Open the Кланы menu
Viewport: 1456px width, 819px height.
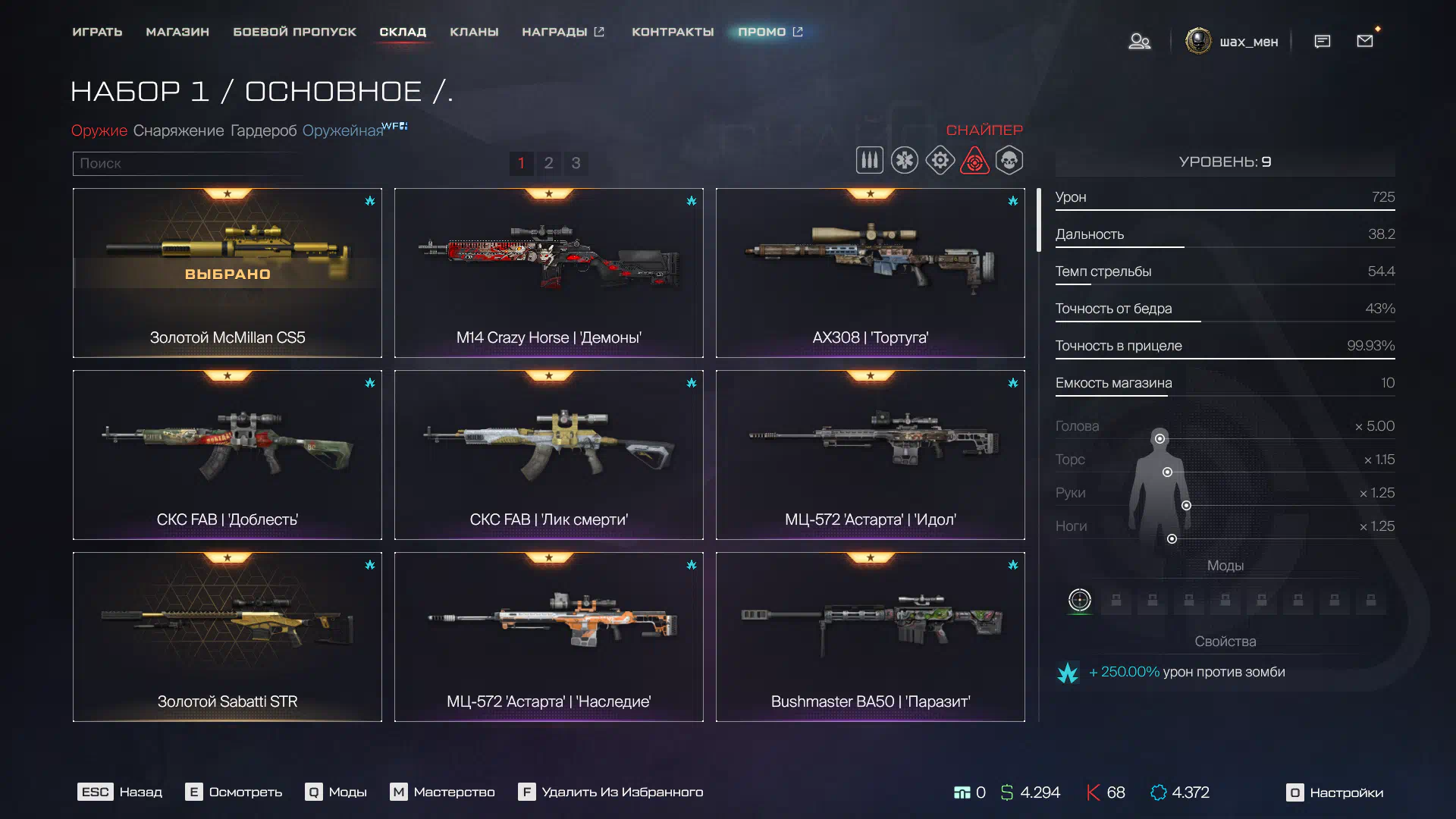[x=474, y=32]
